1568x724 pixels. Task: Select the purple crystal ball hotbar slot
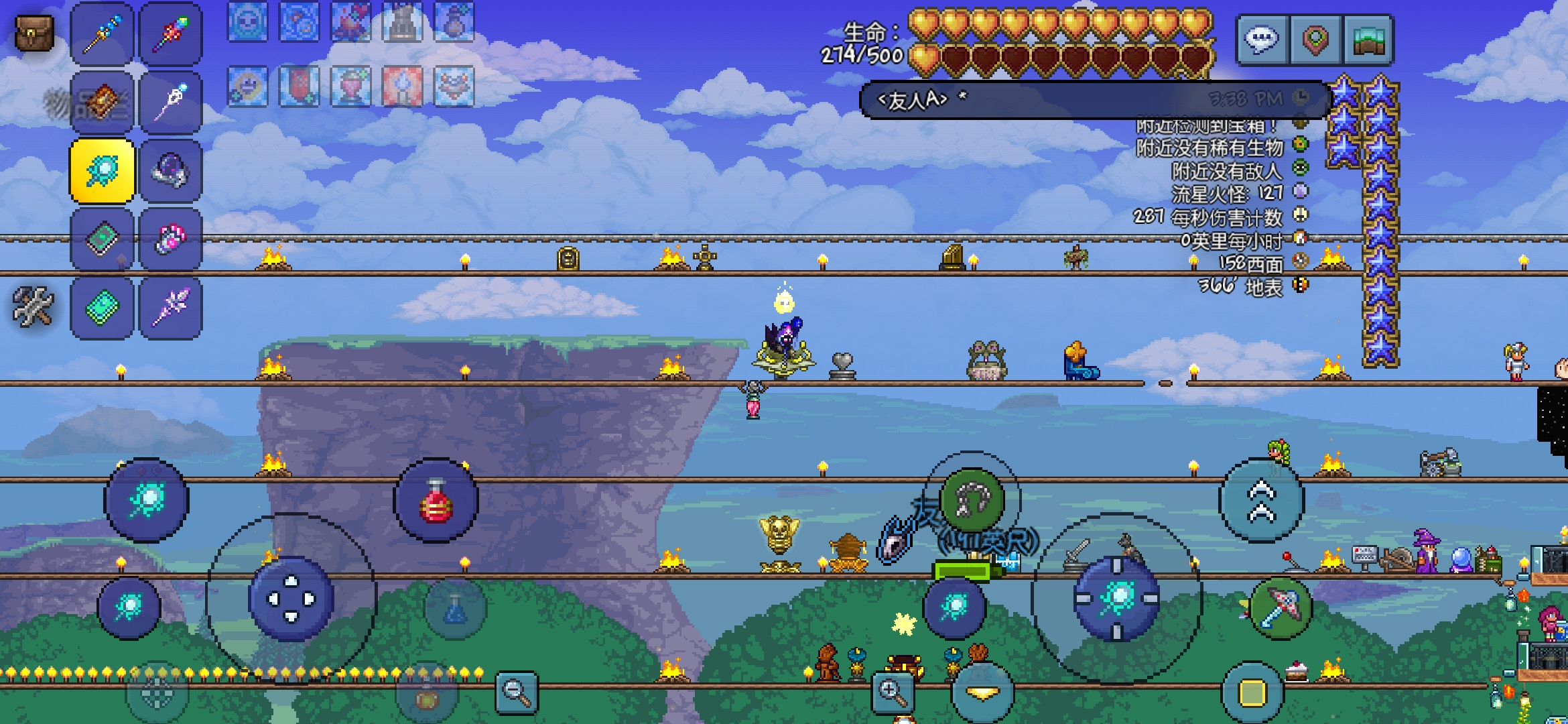tap(170, 171)
